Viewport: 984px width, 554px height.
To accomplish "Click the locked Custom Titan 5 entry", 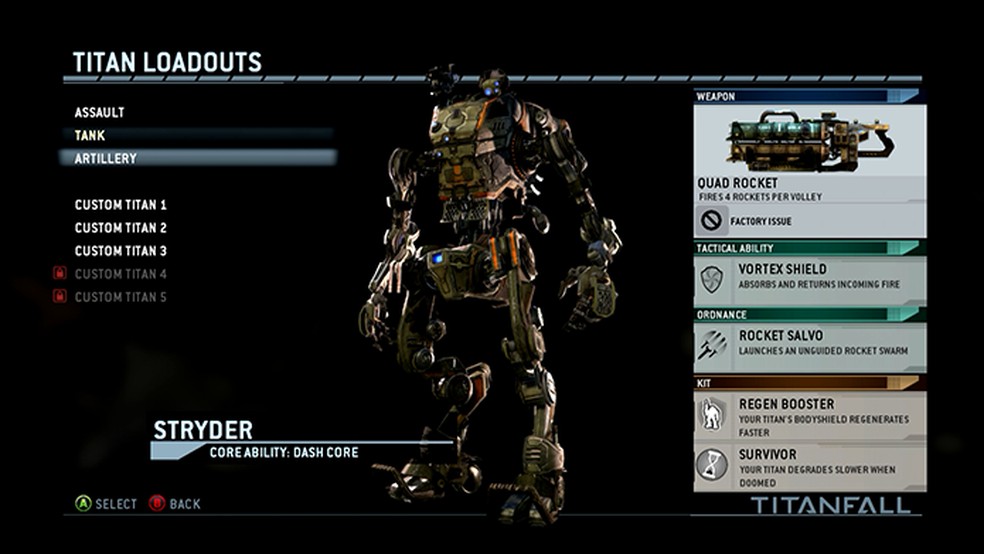I will 121,297.
